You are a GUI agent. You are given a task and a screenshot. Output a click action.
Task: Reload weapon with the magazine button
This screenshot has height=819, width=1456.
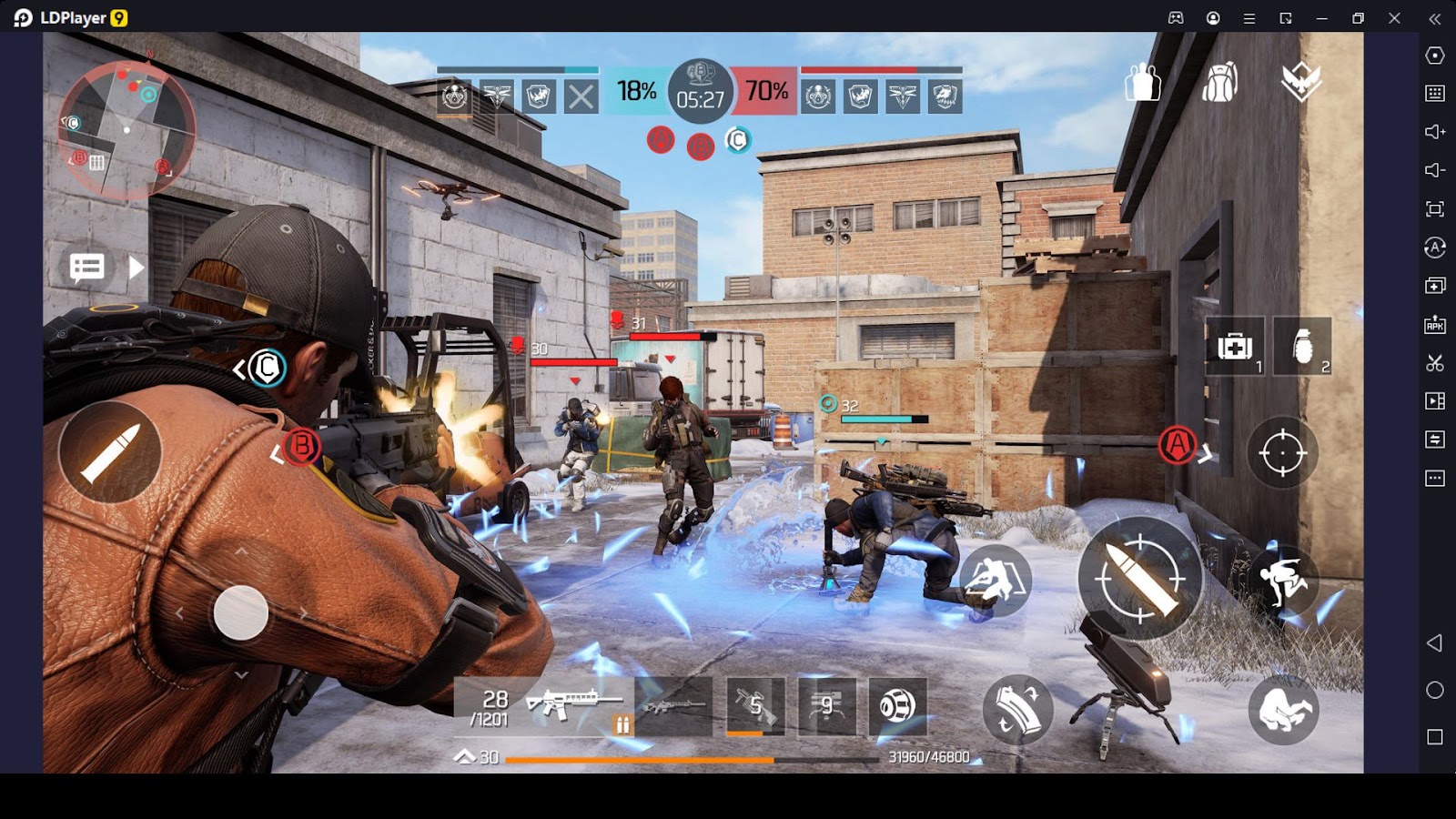pos(1017,709)
